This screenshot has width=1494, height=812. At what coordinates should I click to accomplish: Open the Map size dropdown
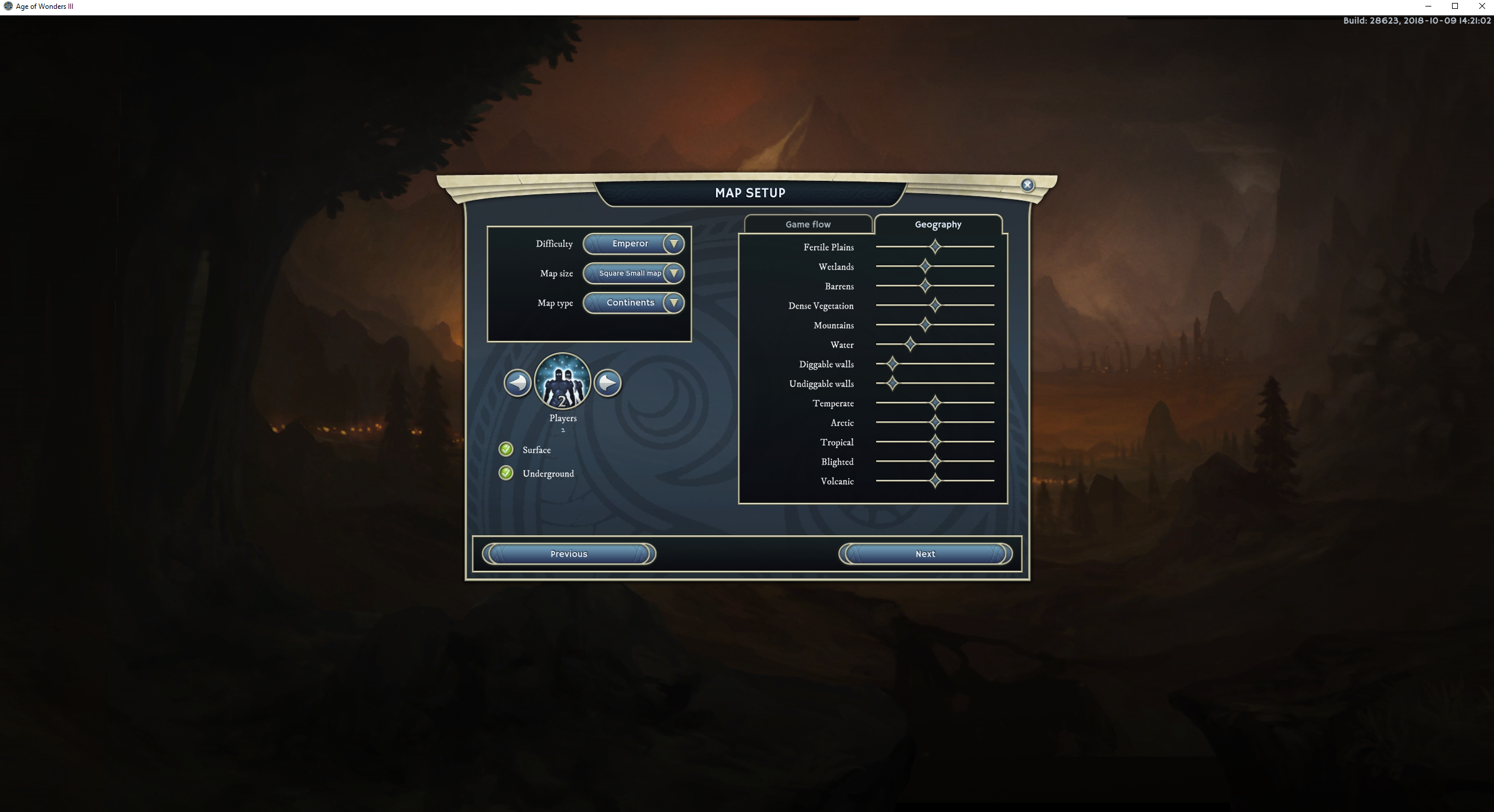coord(633,273)
